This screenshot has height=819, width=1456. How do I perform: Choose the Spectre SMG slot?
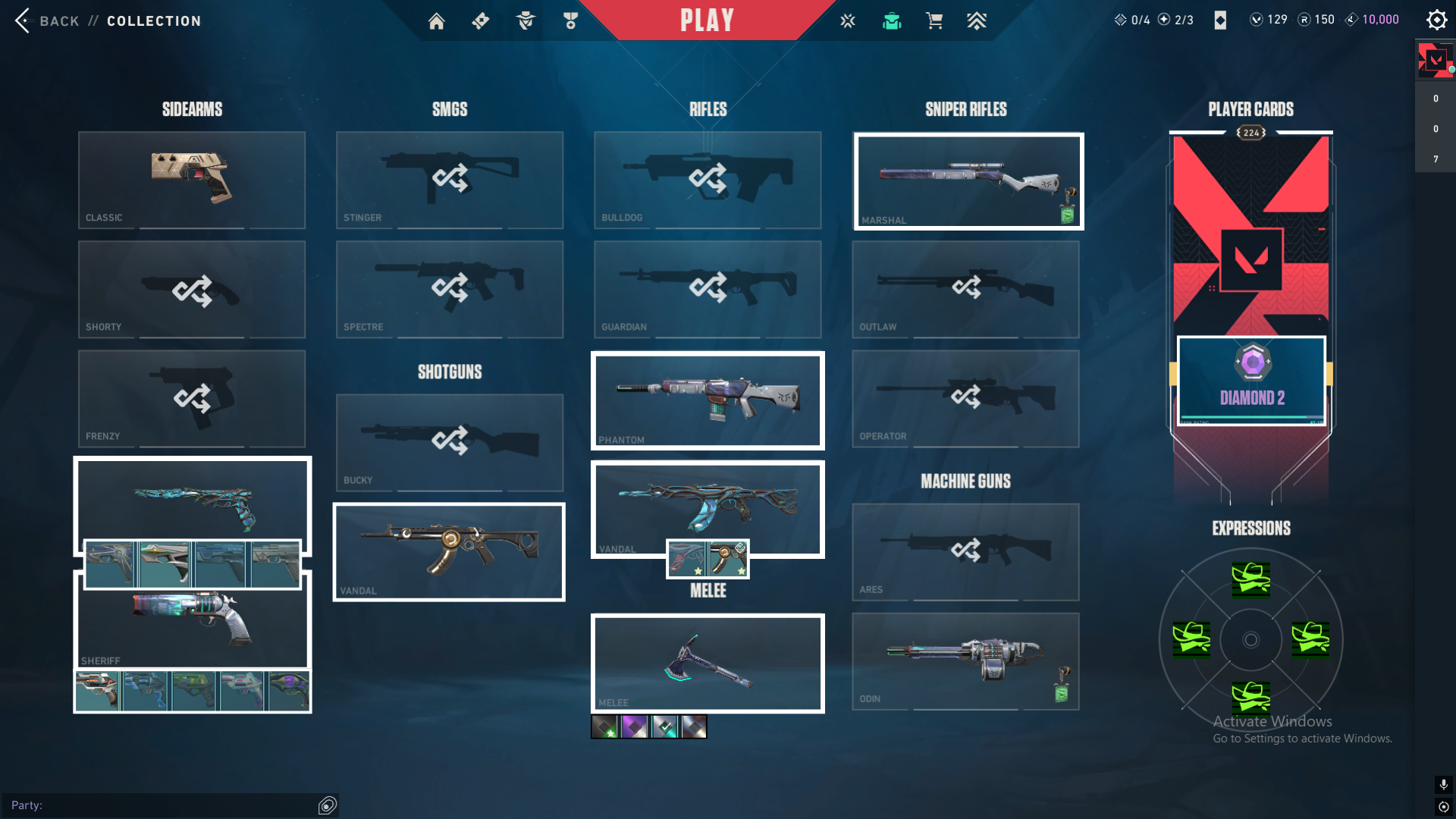point(450,289)
